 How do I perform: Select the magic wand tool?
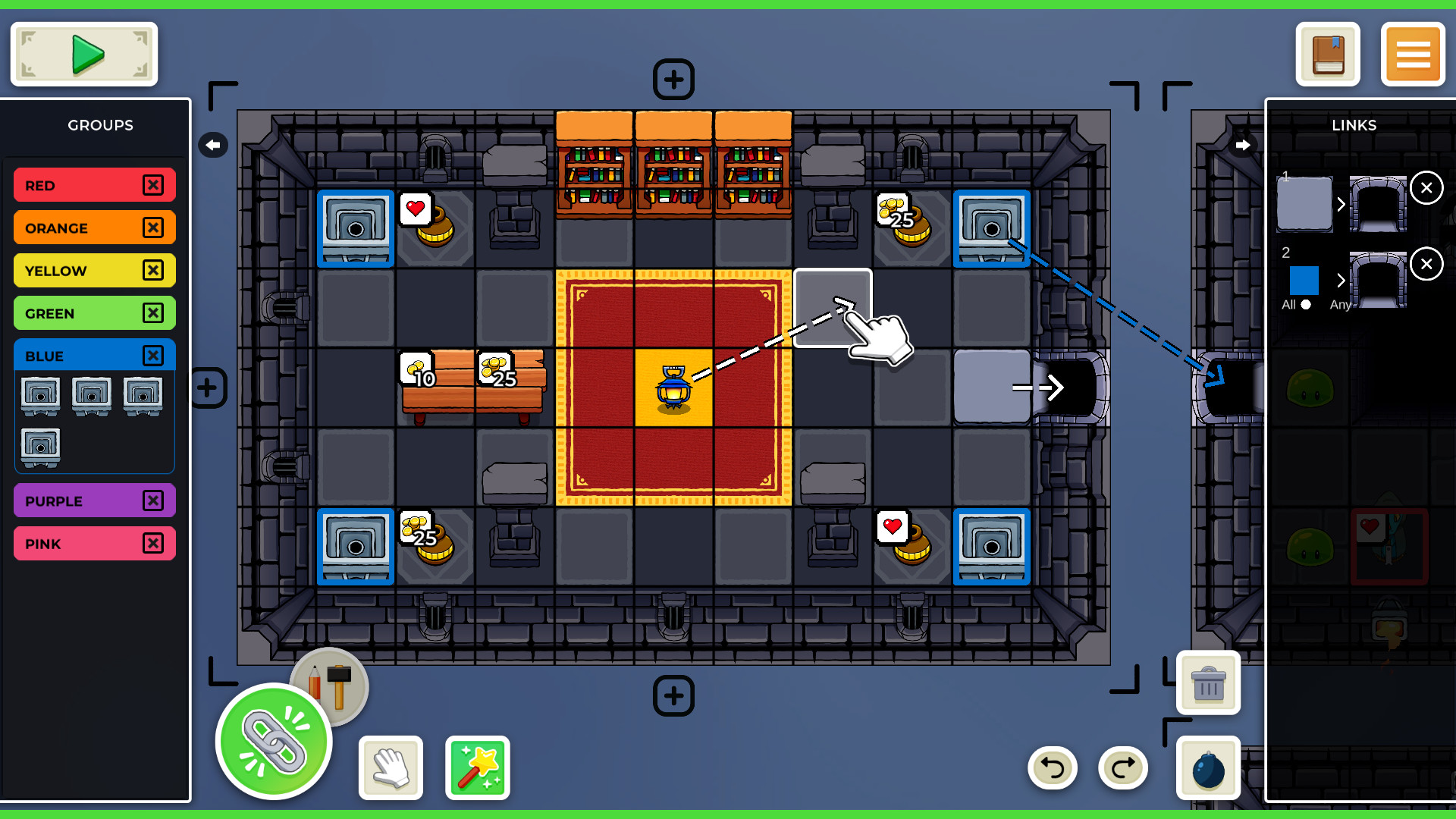pos(478,768)
